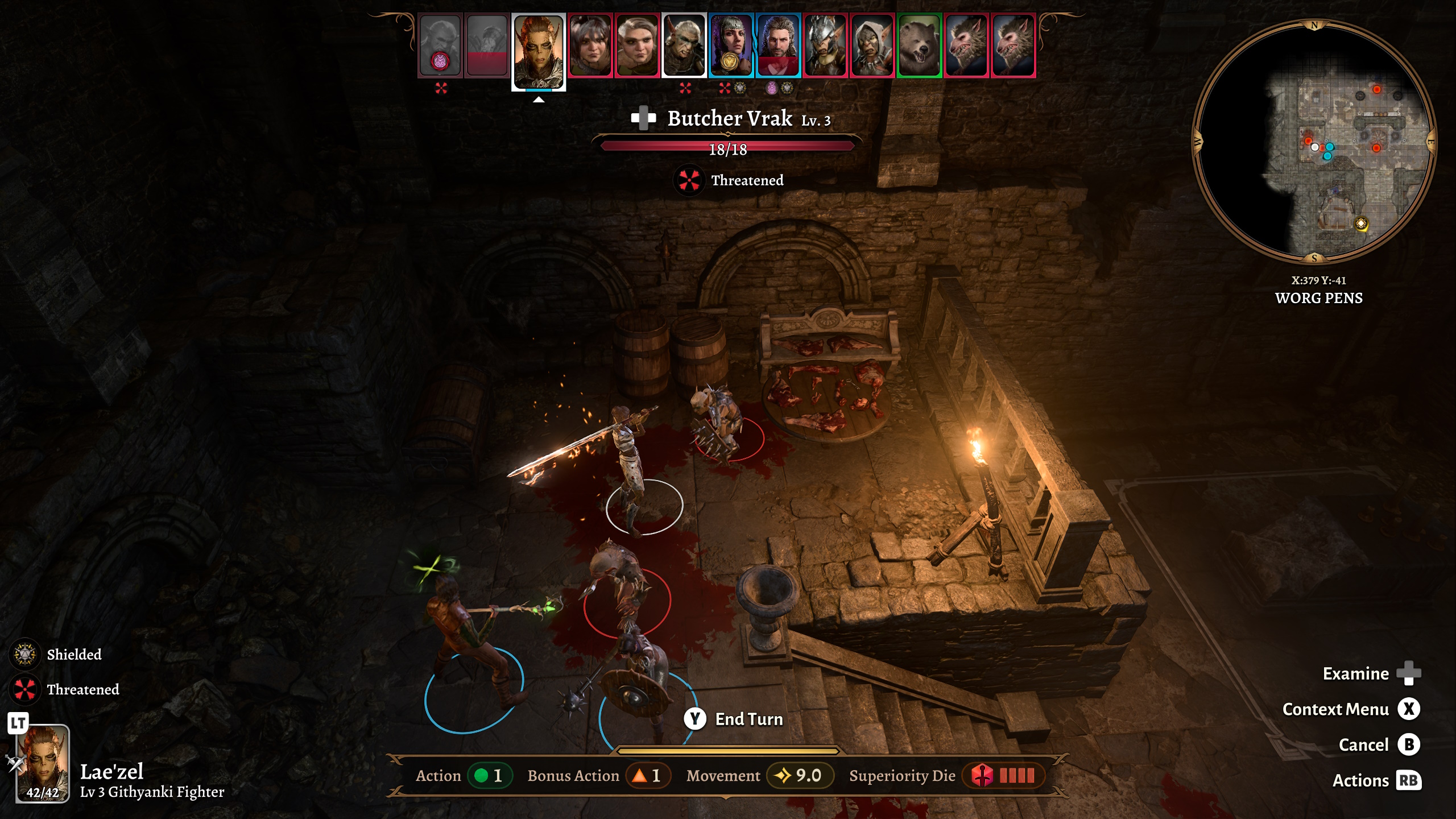Viewport: 1456px width, 819px height.
Task: Open Lae'zel's character portrait panel
Action: pyautogui.click(x=43, y=763)
